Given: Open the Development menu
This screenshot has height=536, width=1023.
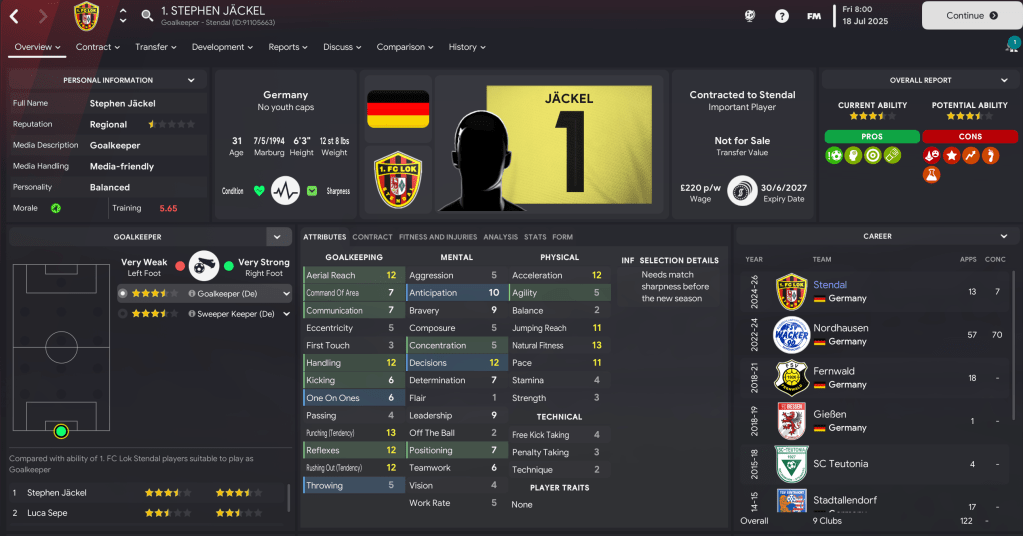Looking at the screenshot, I should pos(222,47).
